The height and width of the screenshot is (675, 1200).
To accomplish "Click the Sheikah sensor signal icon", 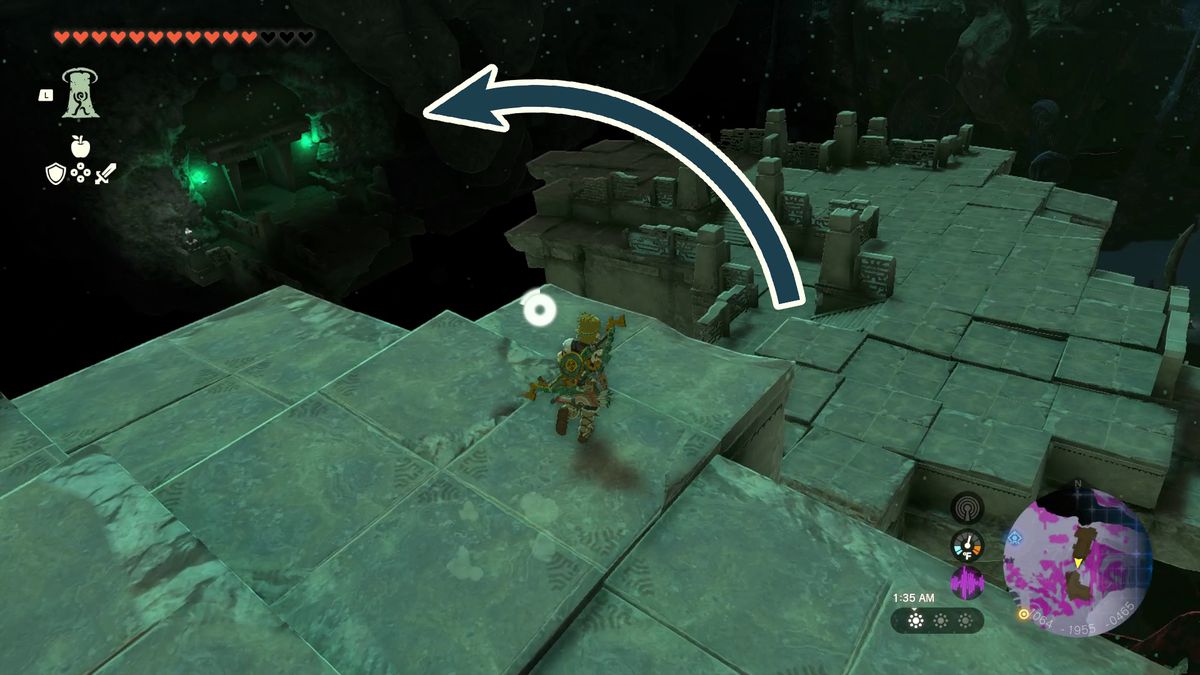I will tap(967, 508).
